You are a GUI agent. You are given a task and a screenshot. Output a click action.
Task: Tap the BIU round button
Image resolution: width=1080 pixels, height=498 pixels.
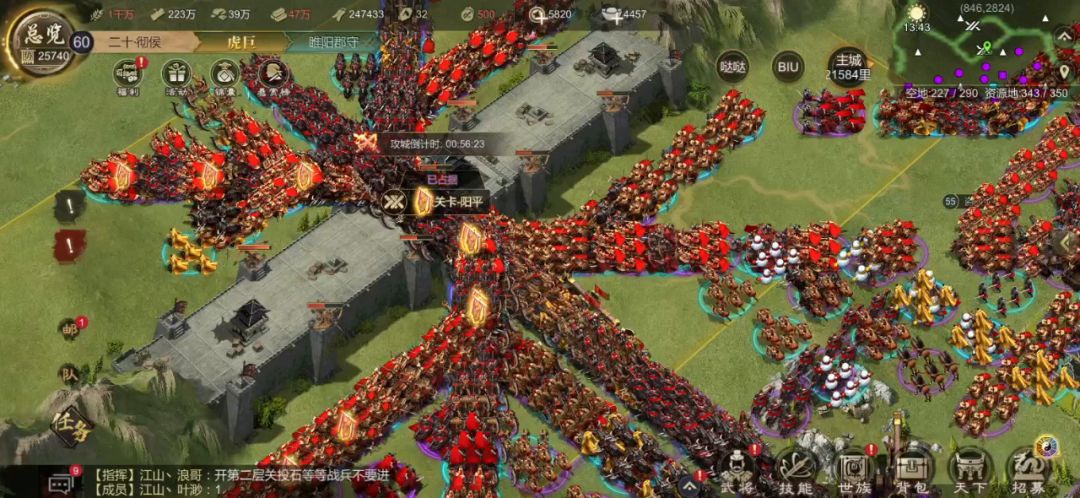click(788, 67)
